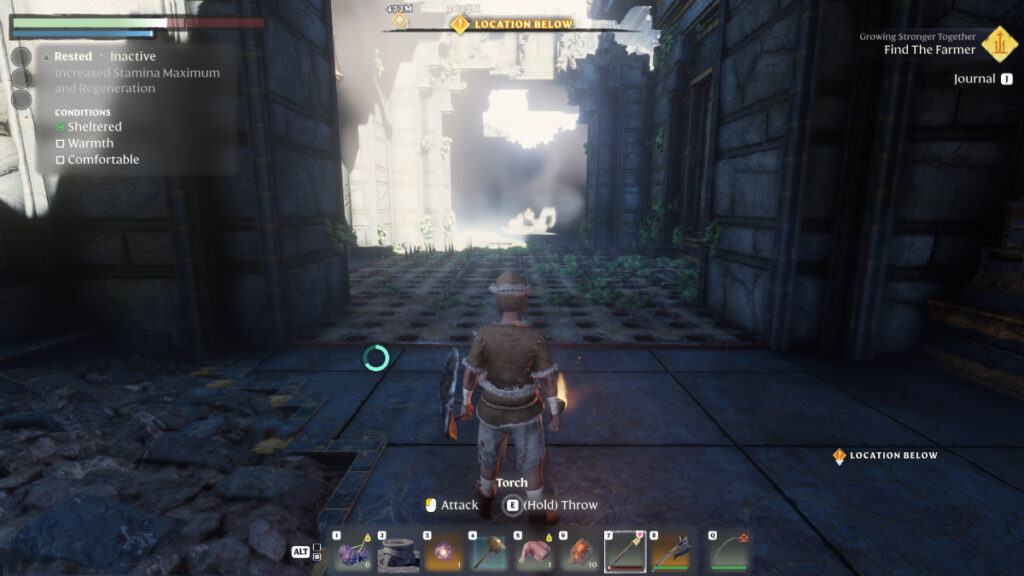This screenshot has width=1024, height=576.
Task: Equip the axe in hotbar slot 8
Action: (x=669, y=552)
